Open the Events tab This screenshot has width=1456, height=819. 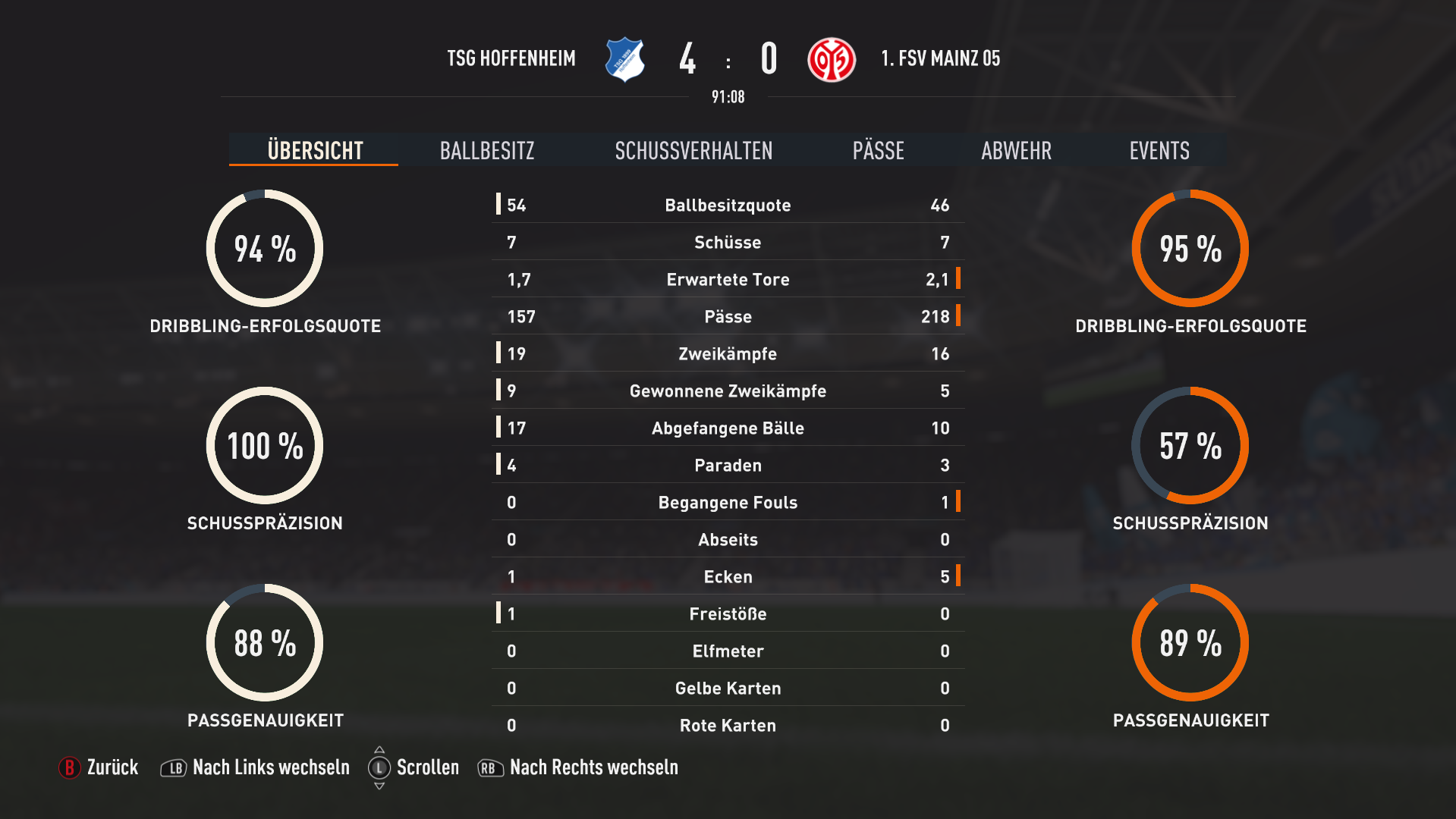[x=1159, y=150]
